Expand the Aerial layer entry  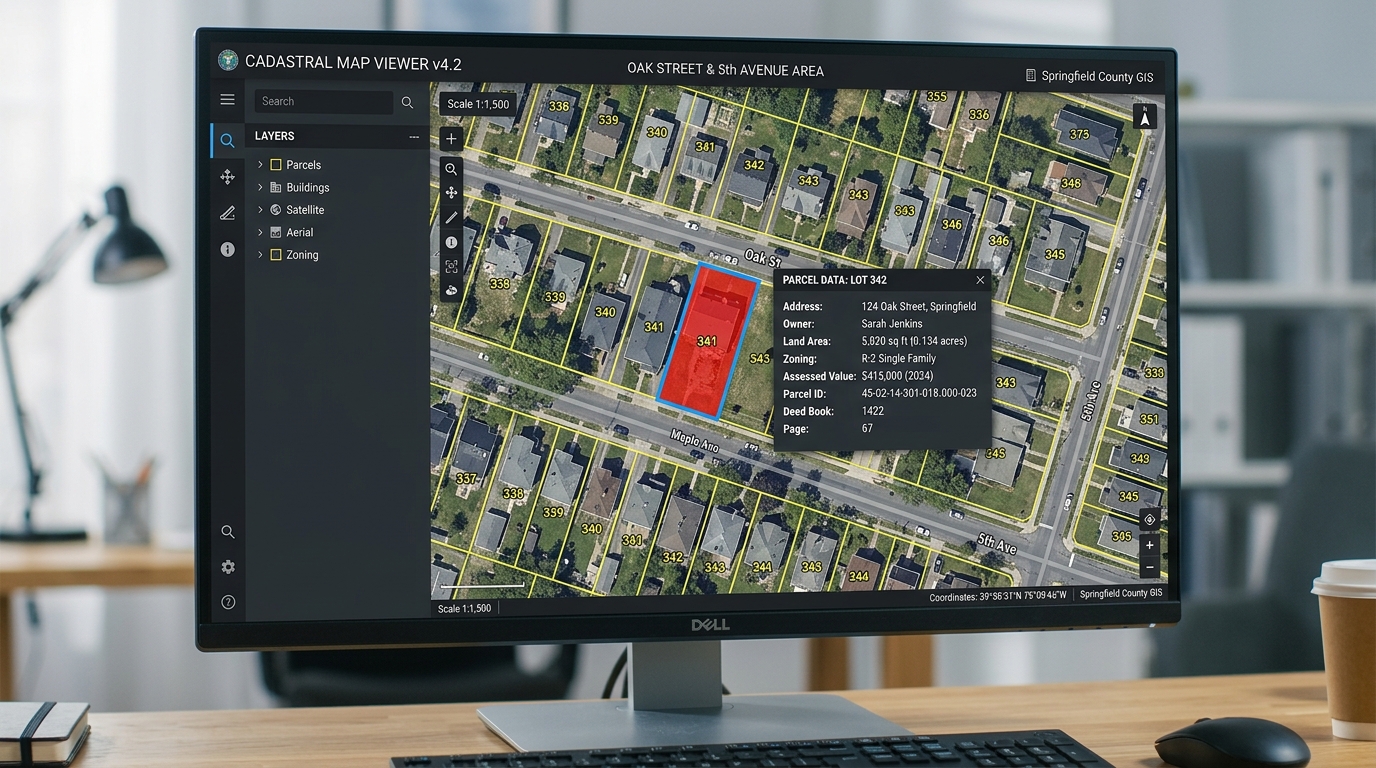260,232
